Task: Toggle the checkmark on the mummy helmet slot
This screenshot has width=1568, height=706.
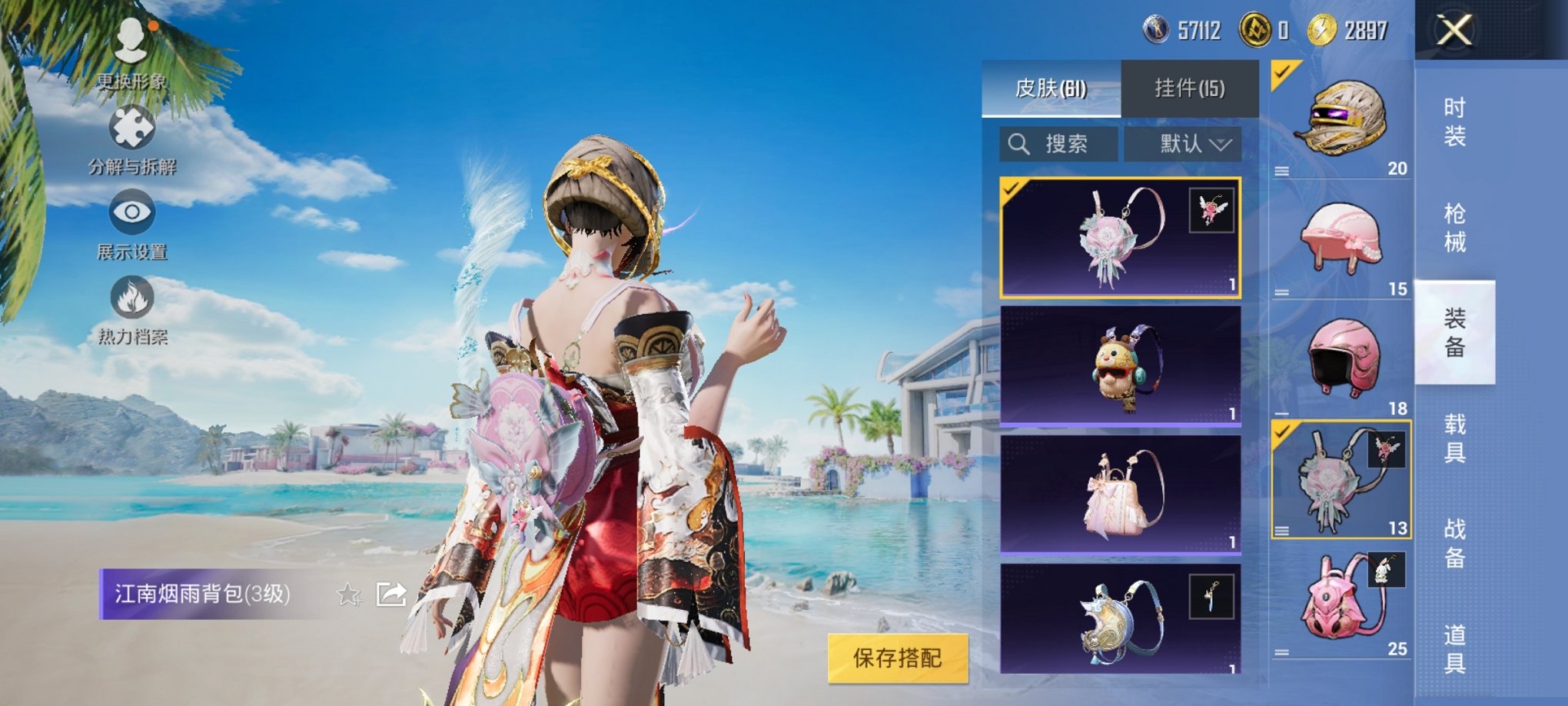Action: 1281,73
